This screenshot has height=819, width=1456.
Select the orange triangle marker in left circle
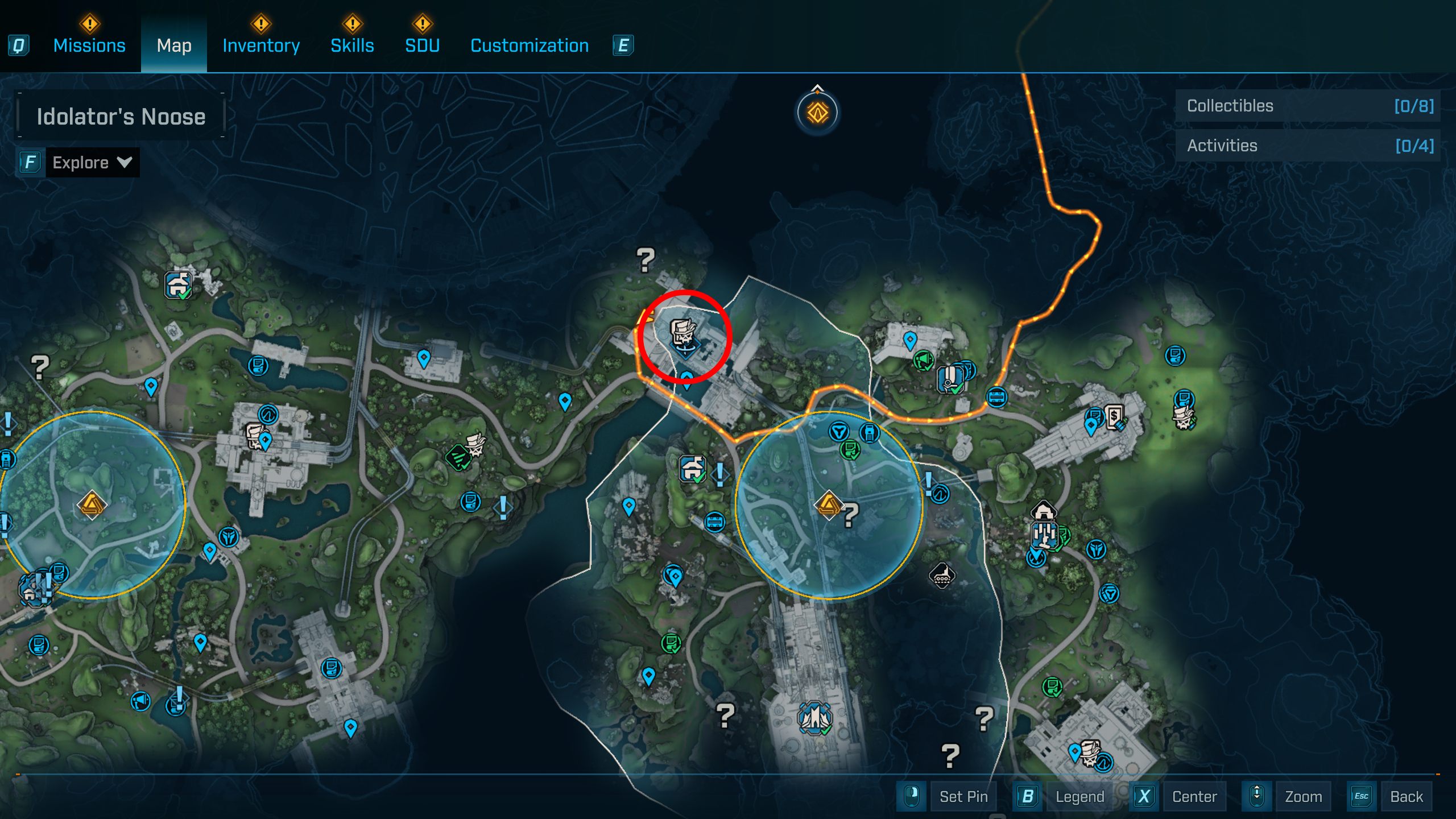[x=91, y=505]
